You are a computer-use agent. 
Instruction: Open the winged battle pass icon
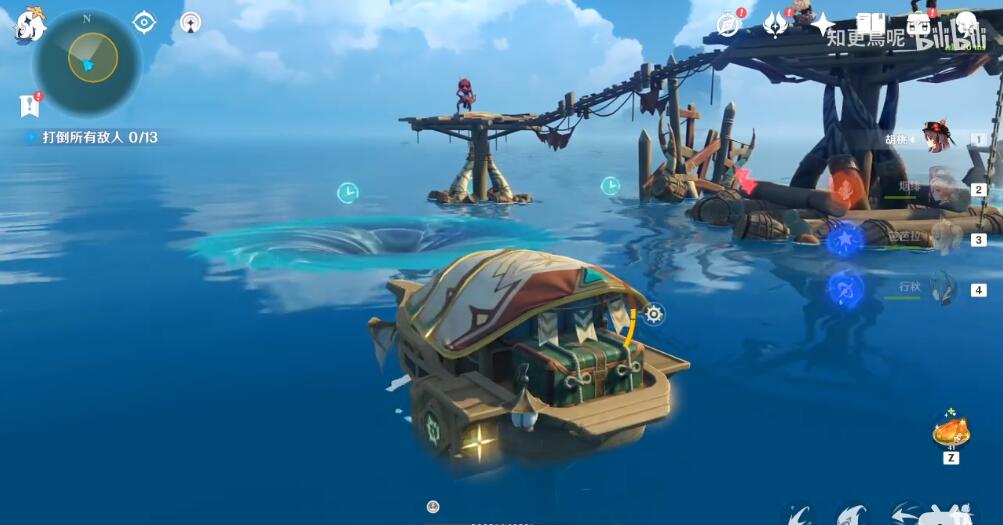click(776, 24)
